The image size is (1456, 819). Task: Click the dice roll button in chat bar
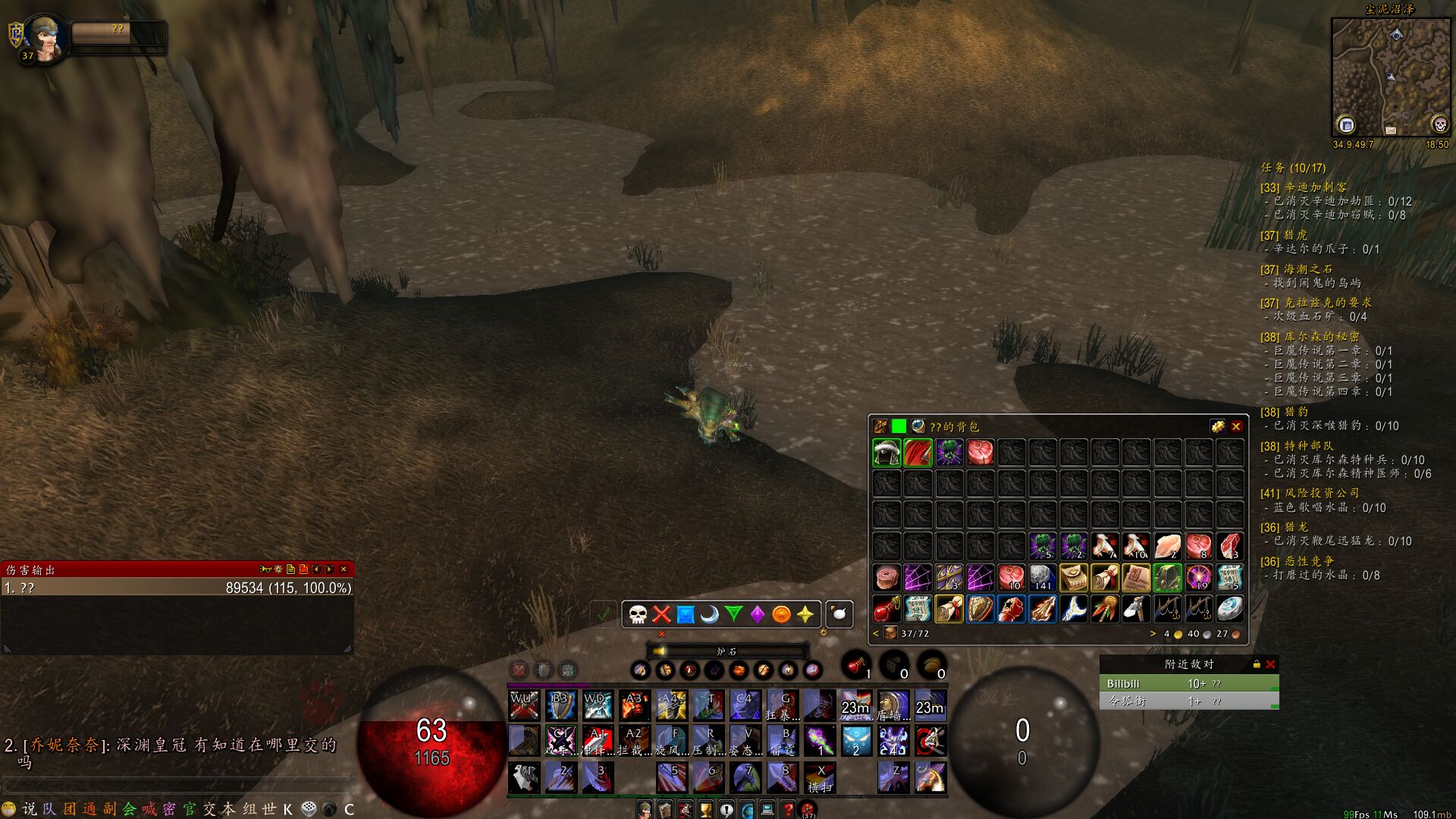coord(309,809)
